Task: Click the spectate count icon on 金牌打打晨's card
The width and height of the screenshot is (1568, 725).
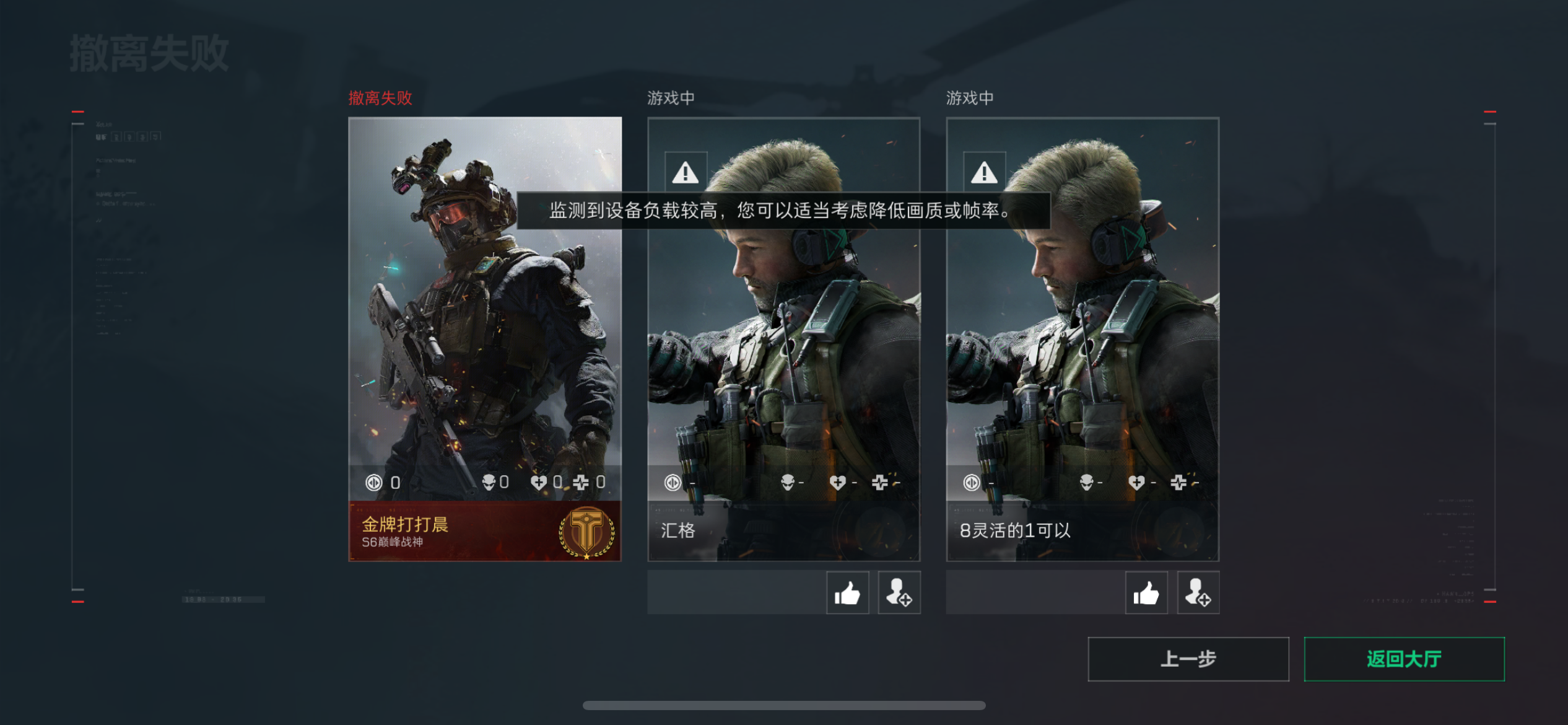Action: point(374,481)
